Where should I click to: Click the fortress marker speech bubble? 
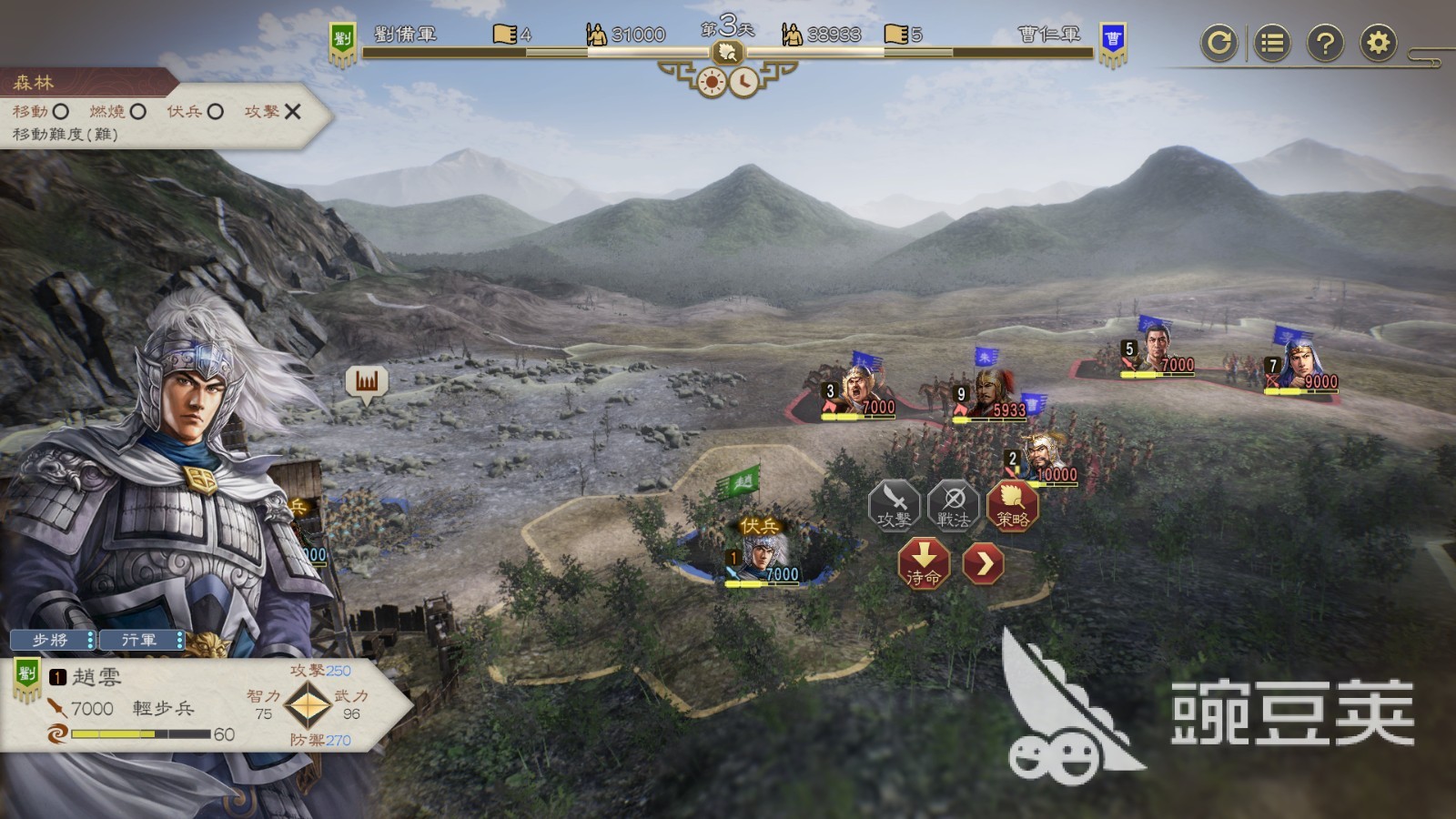pos(366,382)
